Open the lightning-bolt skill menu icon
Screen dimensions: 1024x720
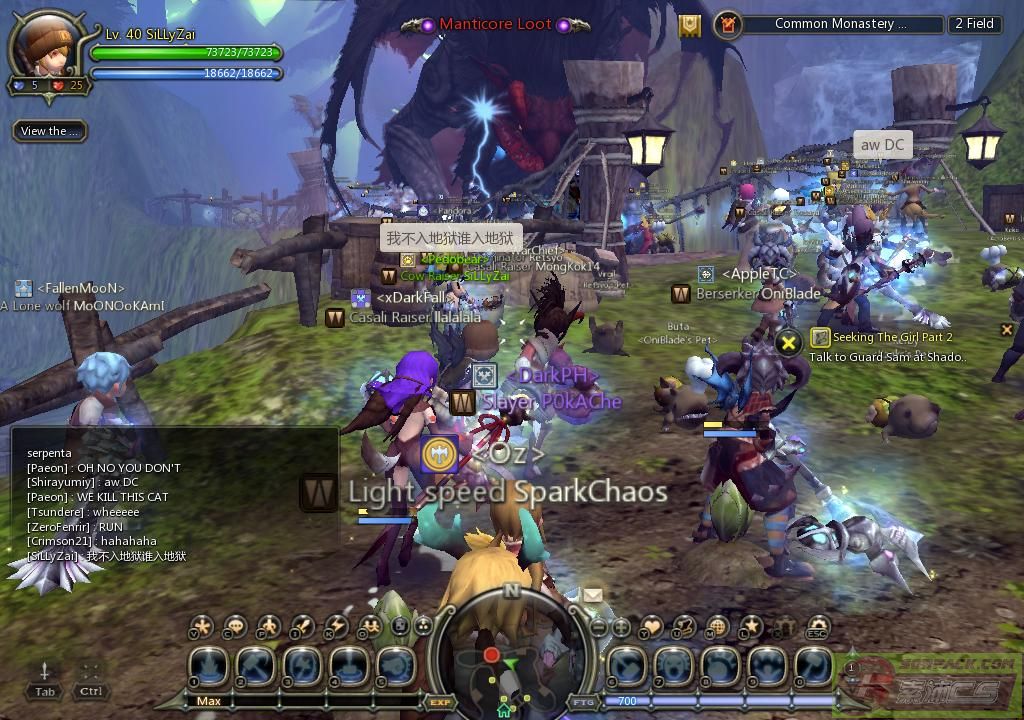coord(337,627)
